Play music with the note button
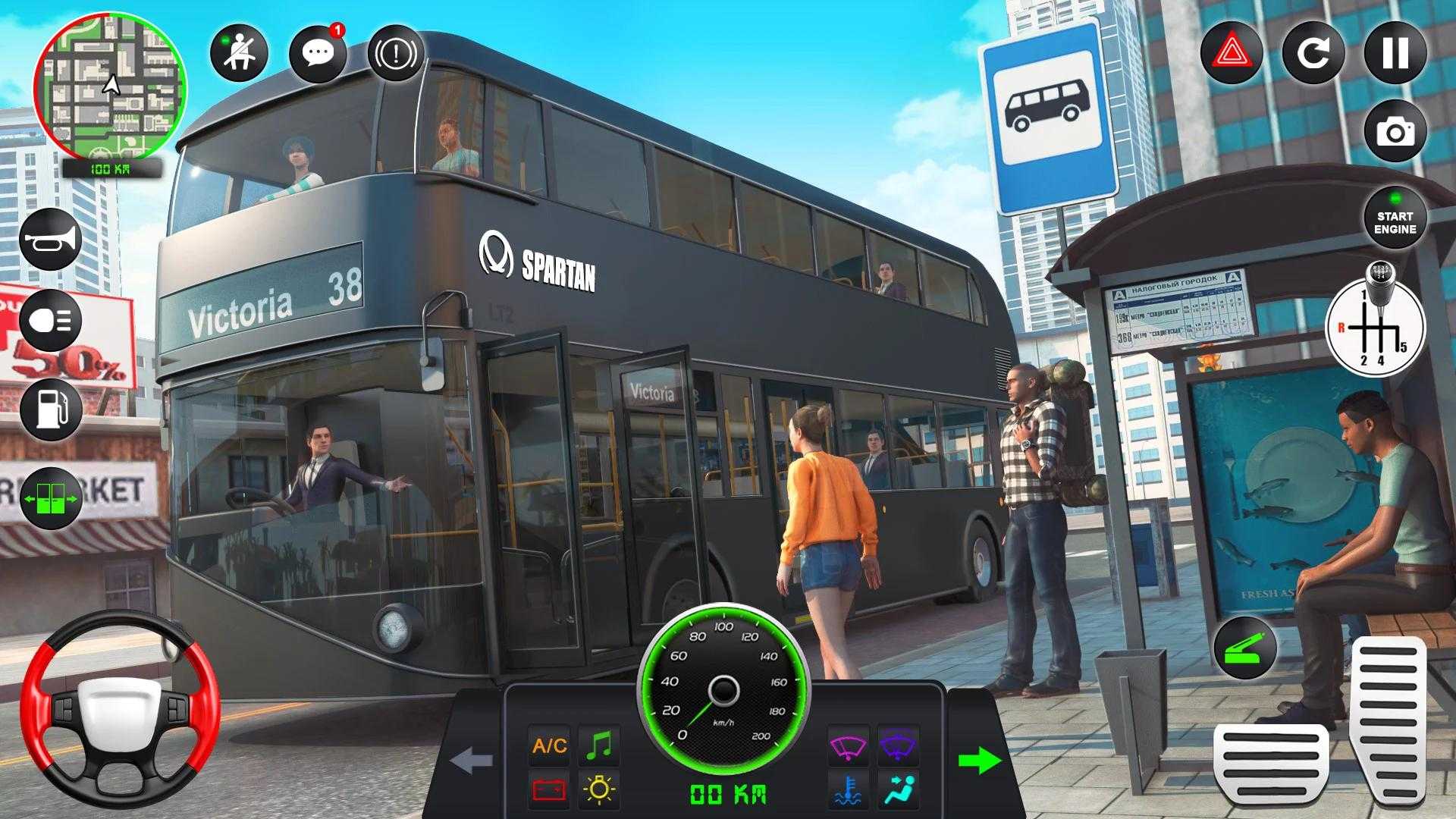The width and height of the screenshot is (1456, 819). coord(599,746)
